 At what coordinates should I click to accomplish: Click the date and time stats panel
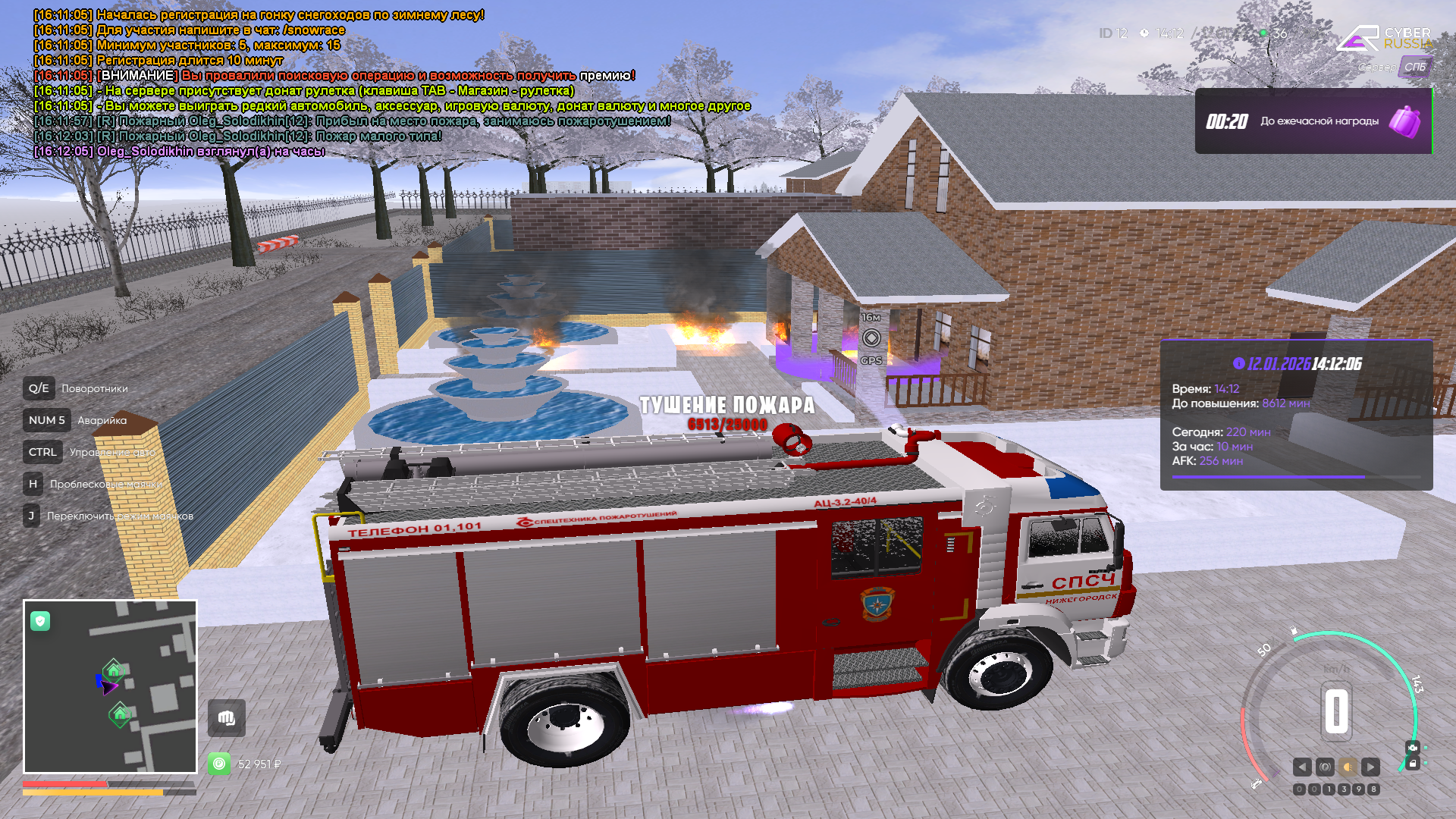(x=1296, y=414)
